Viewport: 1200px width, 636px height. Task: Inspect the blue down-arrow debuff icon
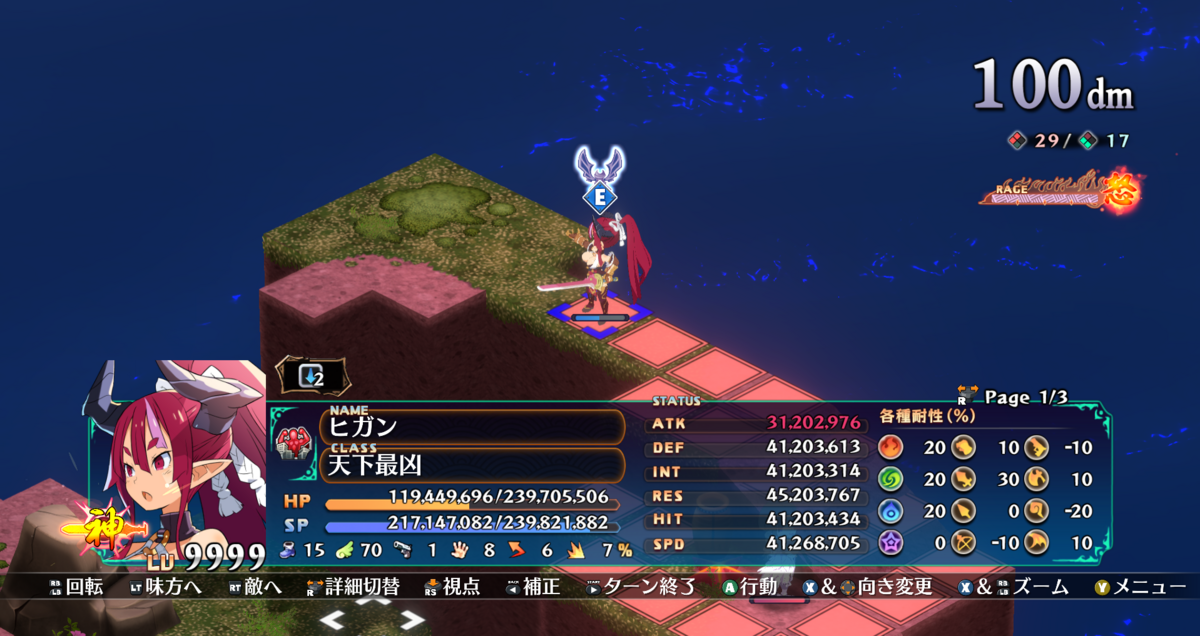(312, 376)
